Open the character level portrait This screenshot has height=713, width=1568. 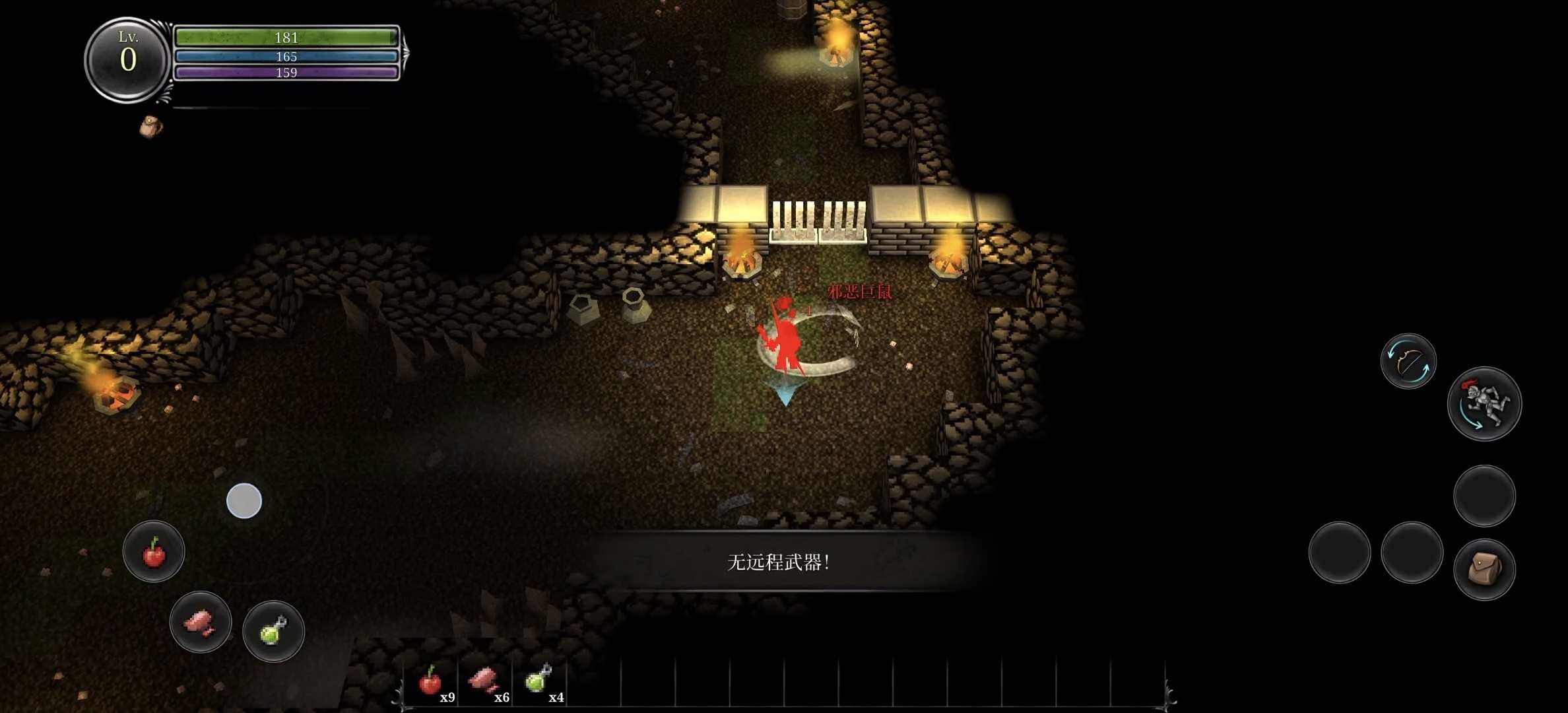[127, 59]
